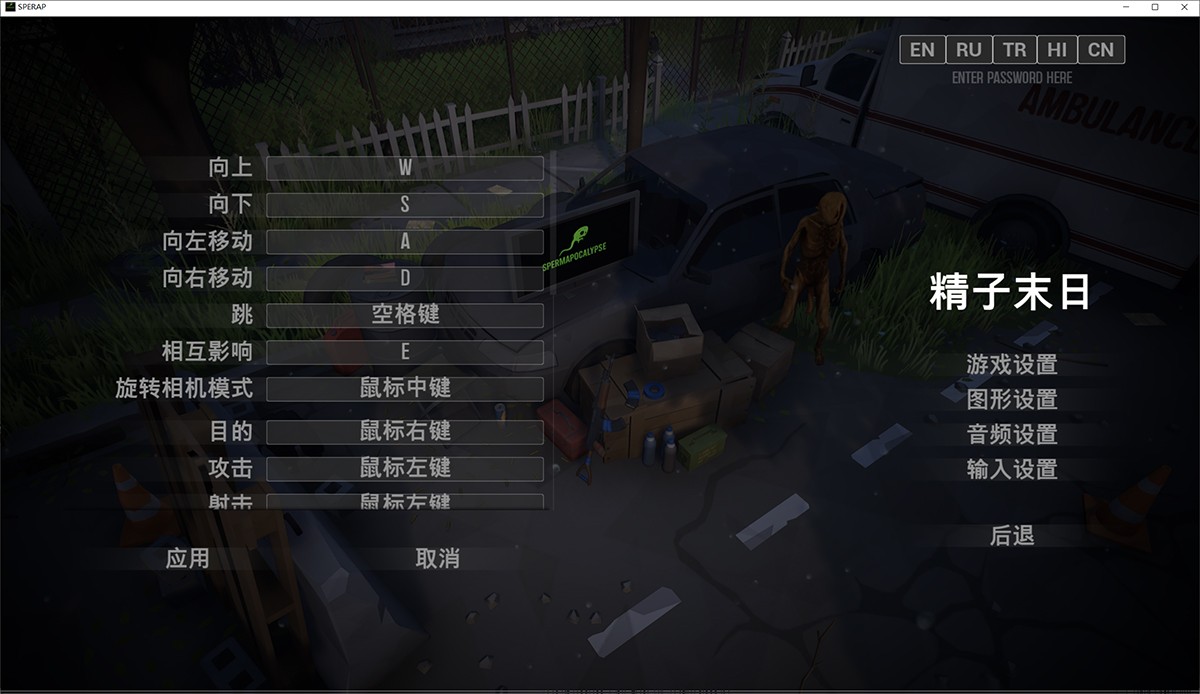
Task: Open 音频设置 audio settings
Action: click(x=1012, y=435)
